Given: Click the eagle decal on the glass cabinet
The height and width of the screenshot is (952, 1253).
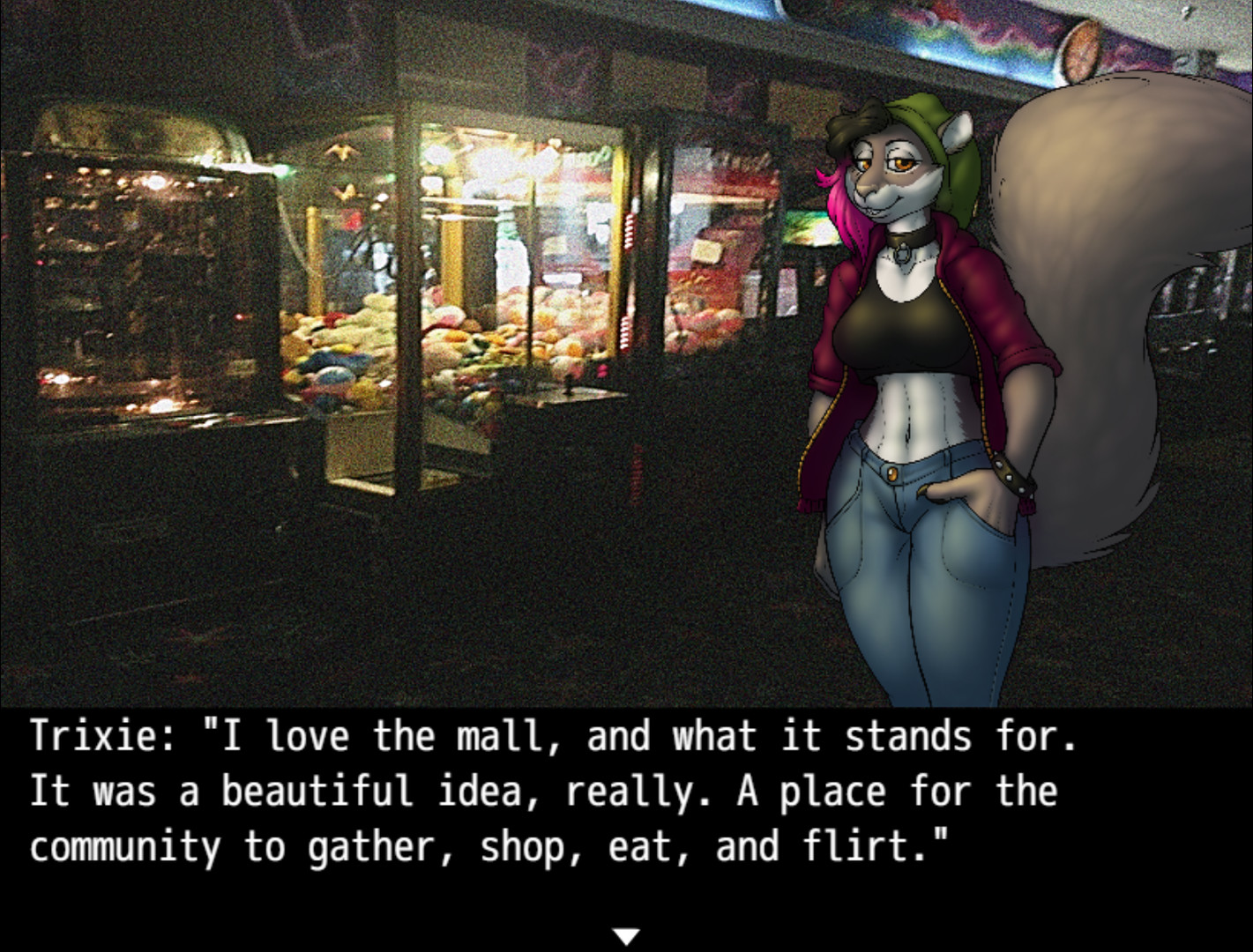Looking at the screenshot, I should (x=341, y=150).
